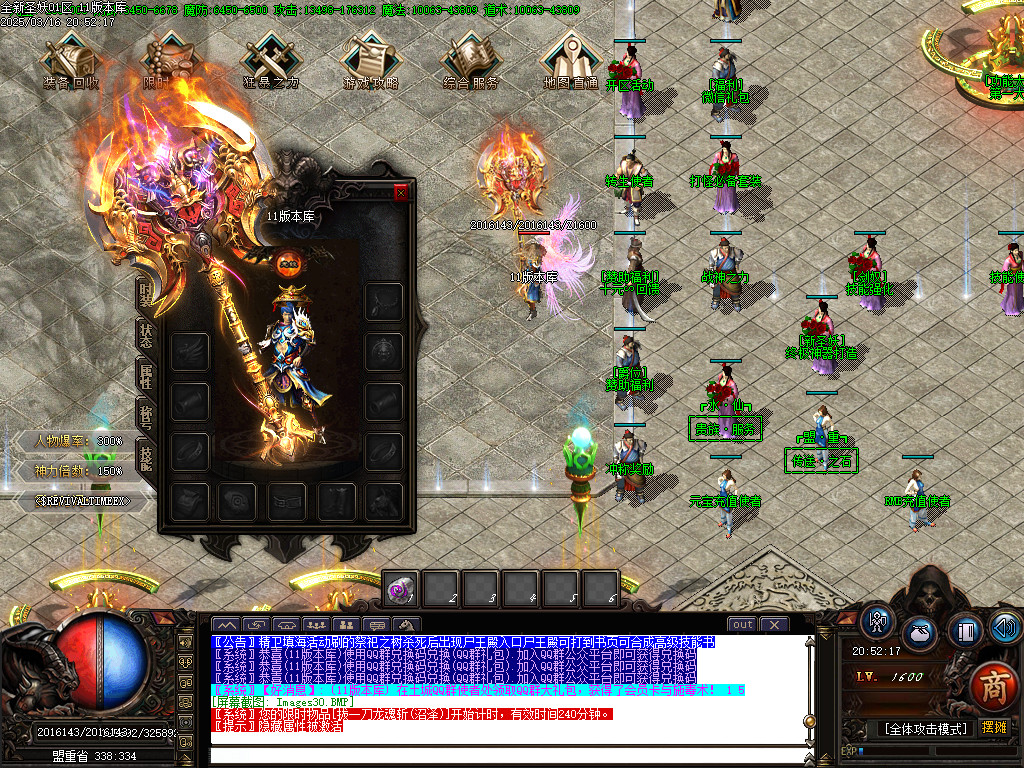Open the 装备回收 equipment recycling menu
This screenshot has width=1024, height=768.
[71, 60]
